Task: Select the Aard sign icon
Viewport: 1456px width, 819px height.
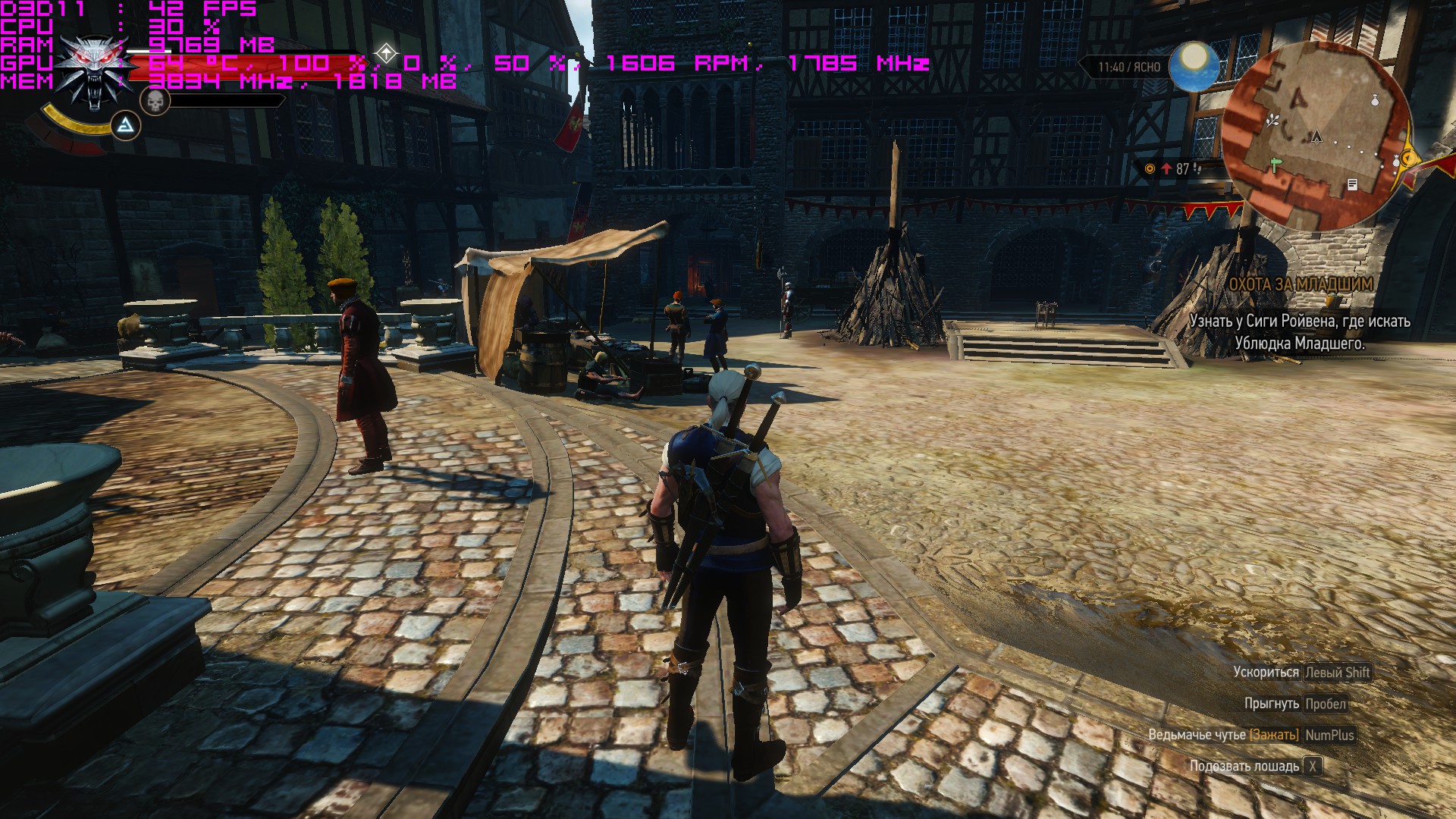Action: pos(127,126)
